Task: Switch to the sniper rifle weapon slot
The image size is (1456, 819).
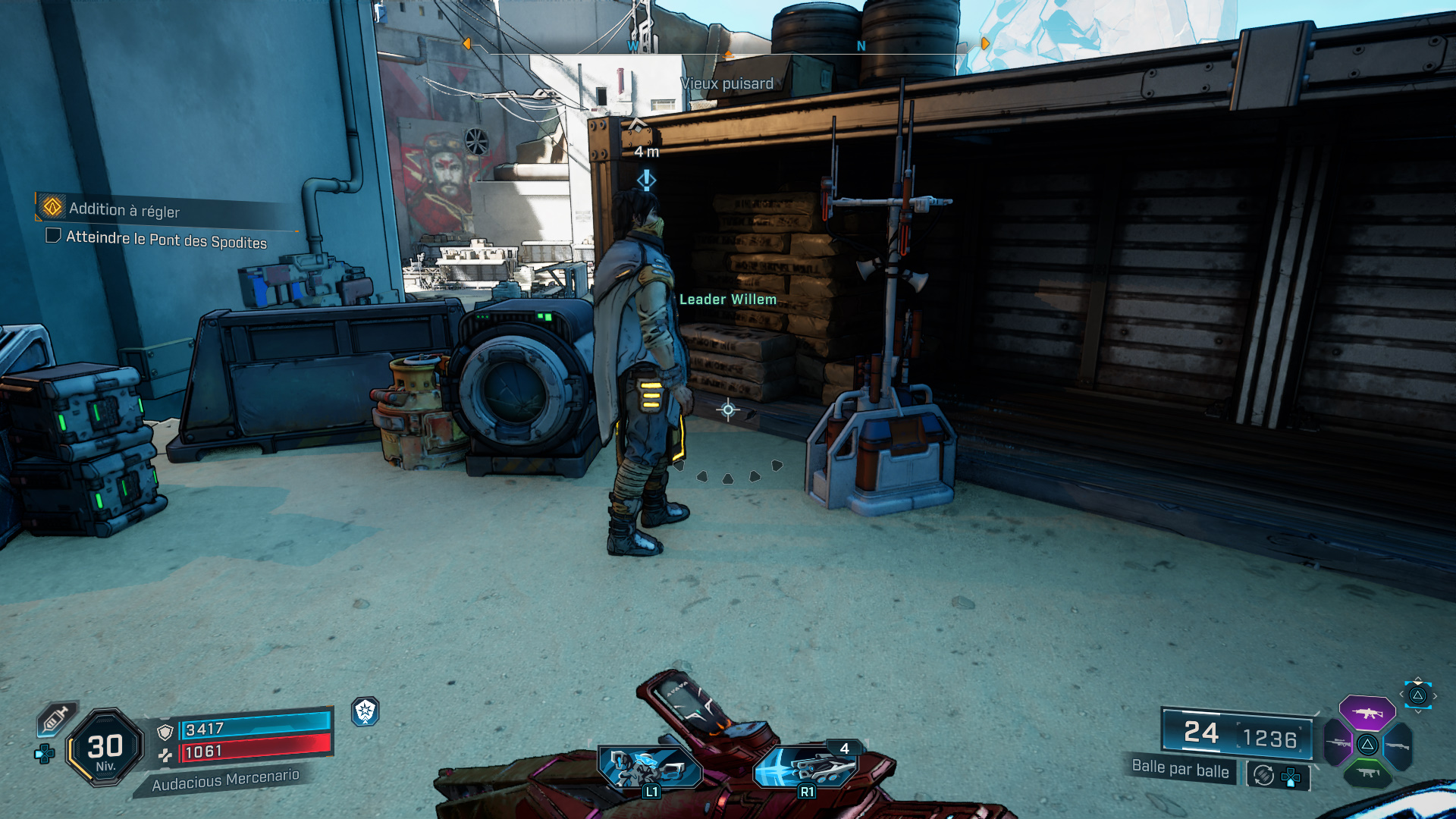Action: pyautogui.click(x=1338, y=744)
